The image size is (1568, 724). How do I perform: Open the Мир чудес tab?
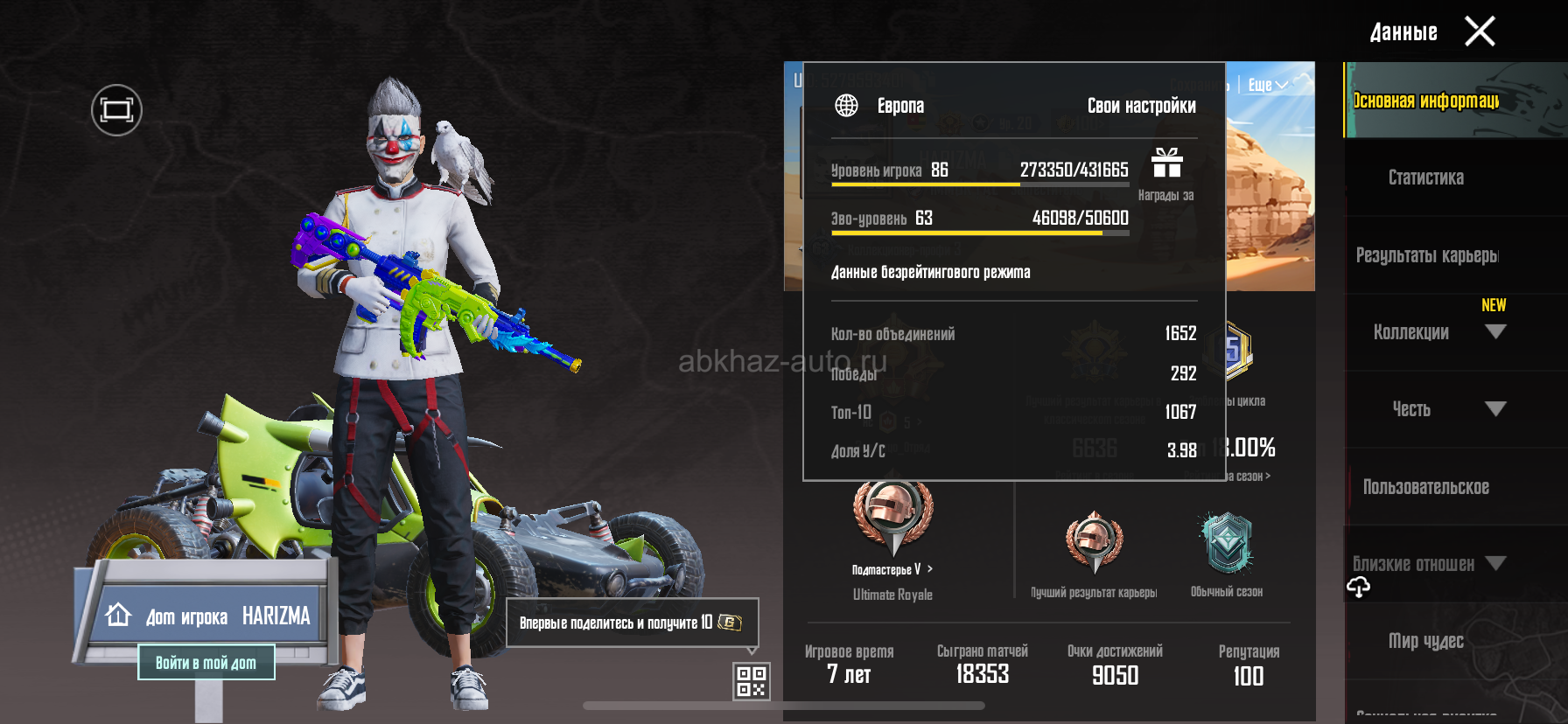pos(1425,641)
